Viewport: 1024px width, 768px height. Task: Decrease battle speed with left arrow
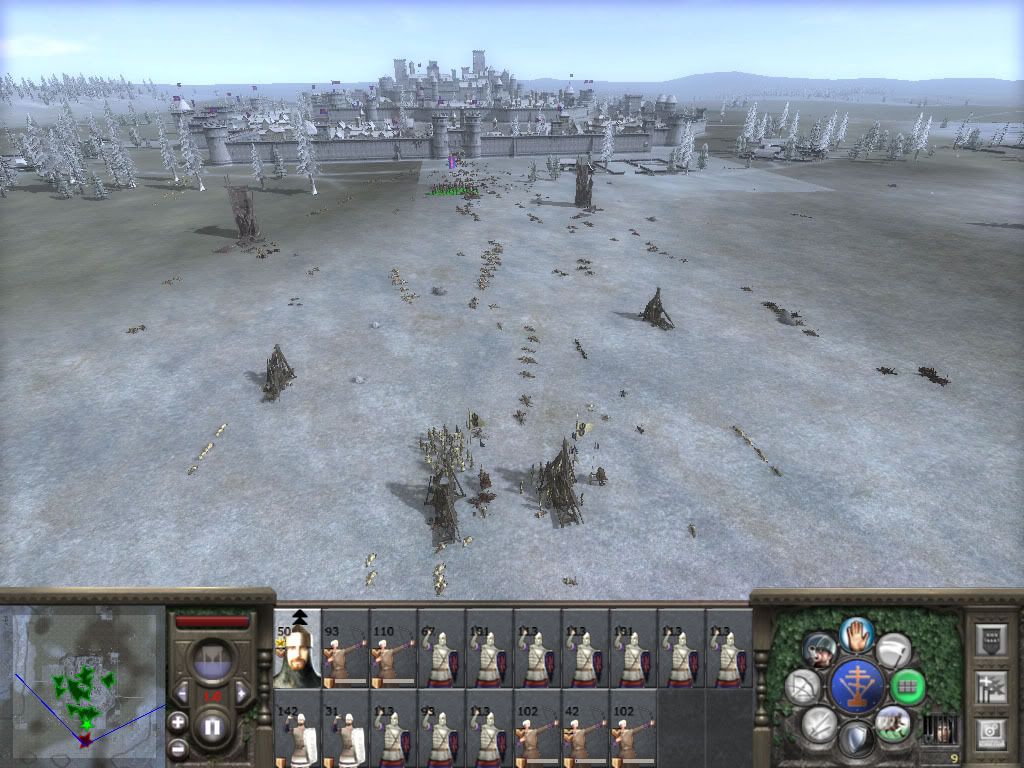(x=182, y=693)
